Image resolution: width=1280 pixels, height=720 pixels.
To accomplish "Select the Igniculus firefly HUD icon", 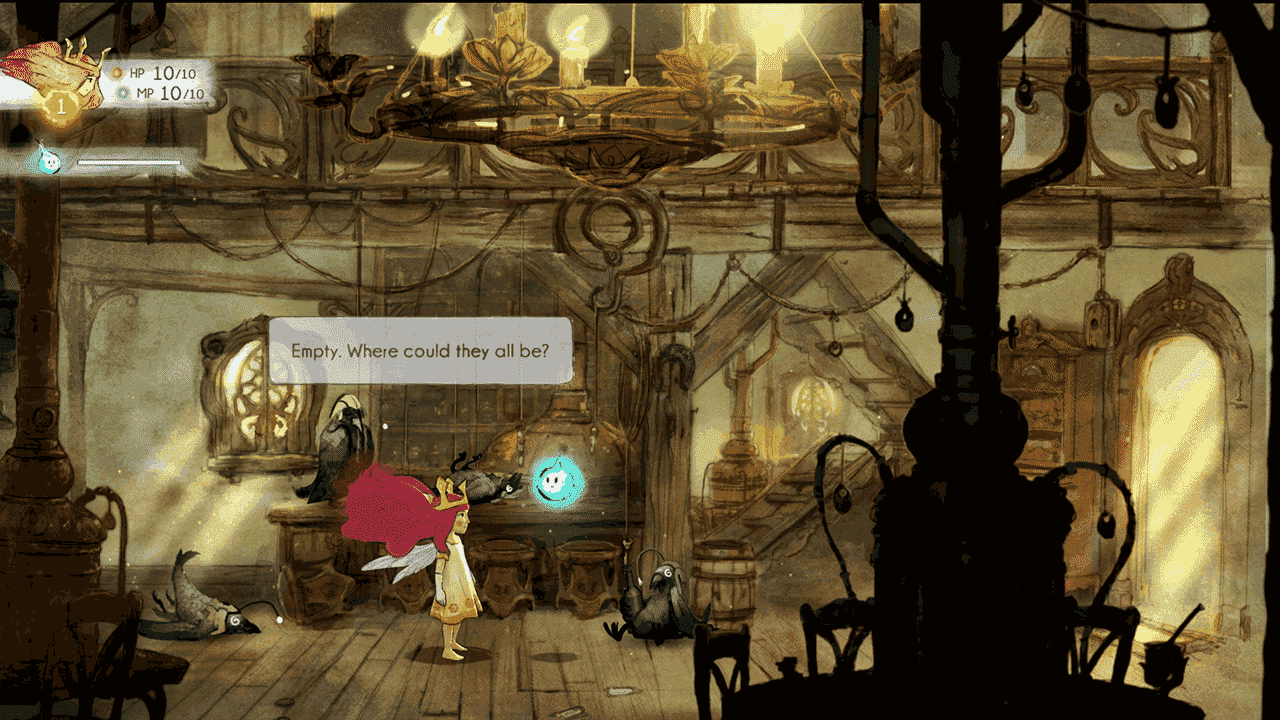I will point(46,159).
